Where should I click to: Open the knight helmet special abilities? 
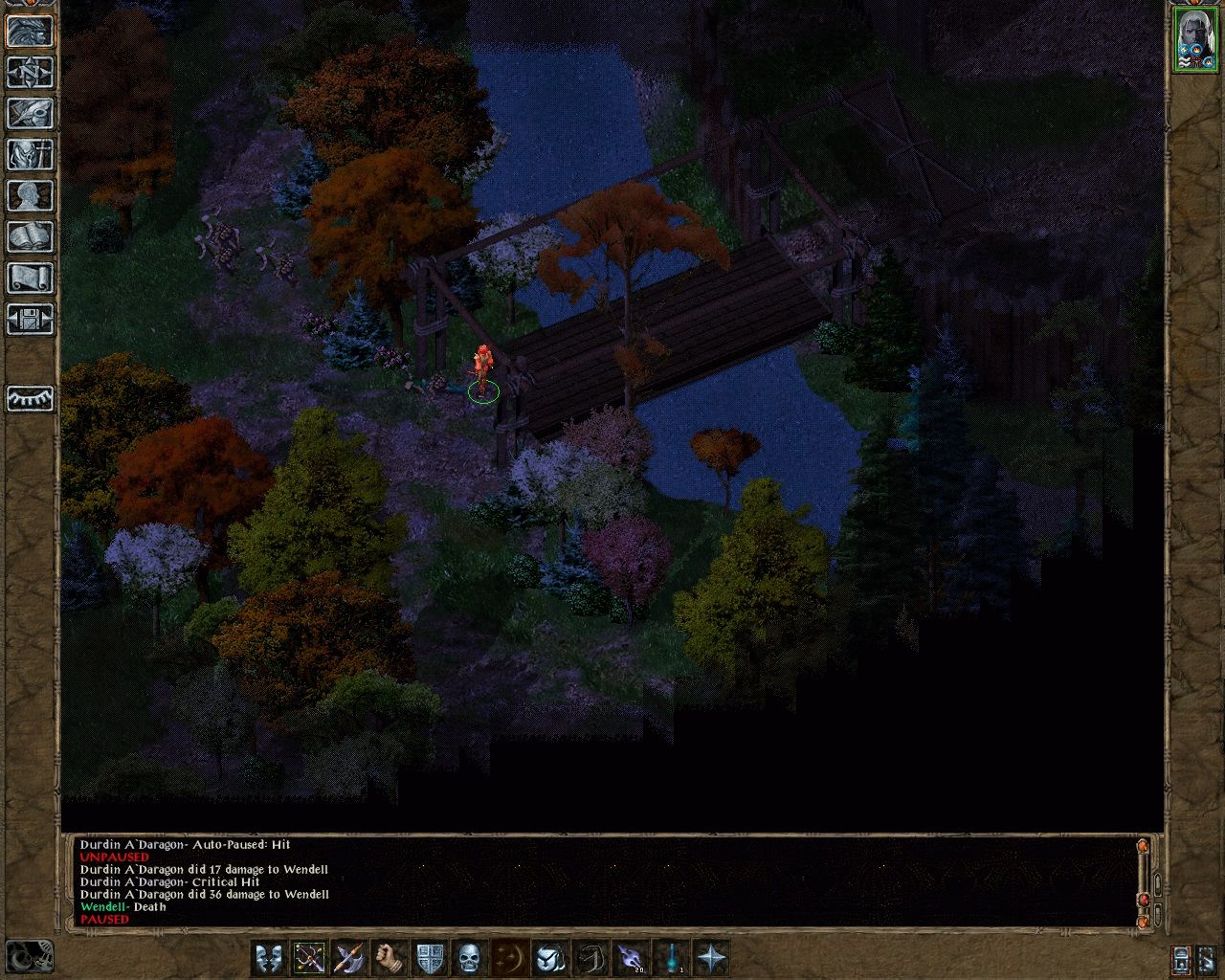(549, 957)
